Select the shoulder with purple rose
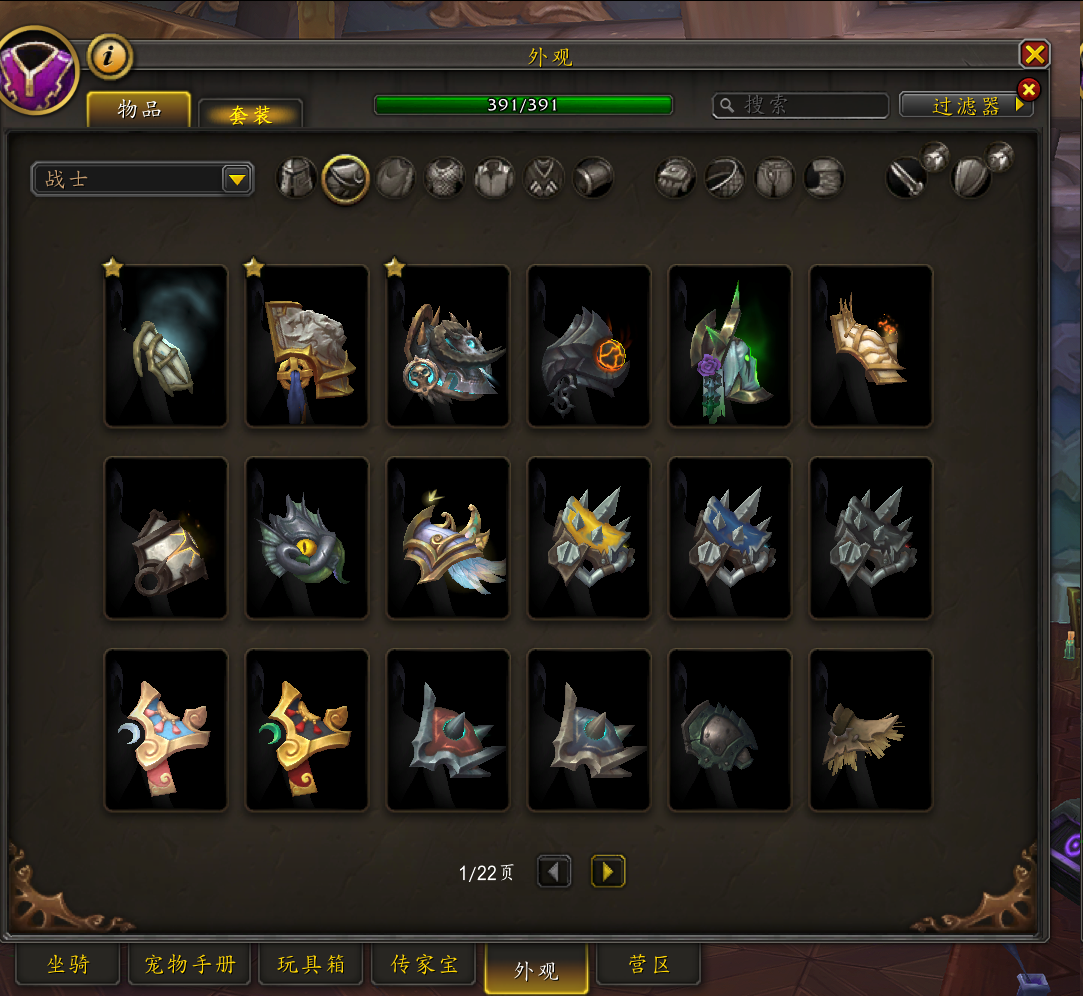Viewport: 1083px width, 996px height. pyautogui.click(x=730, y=346)
